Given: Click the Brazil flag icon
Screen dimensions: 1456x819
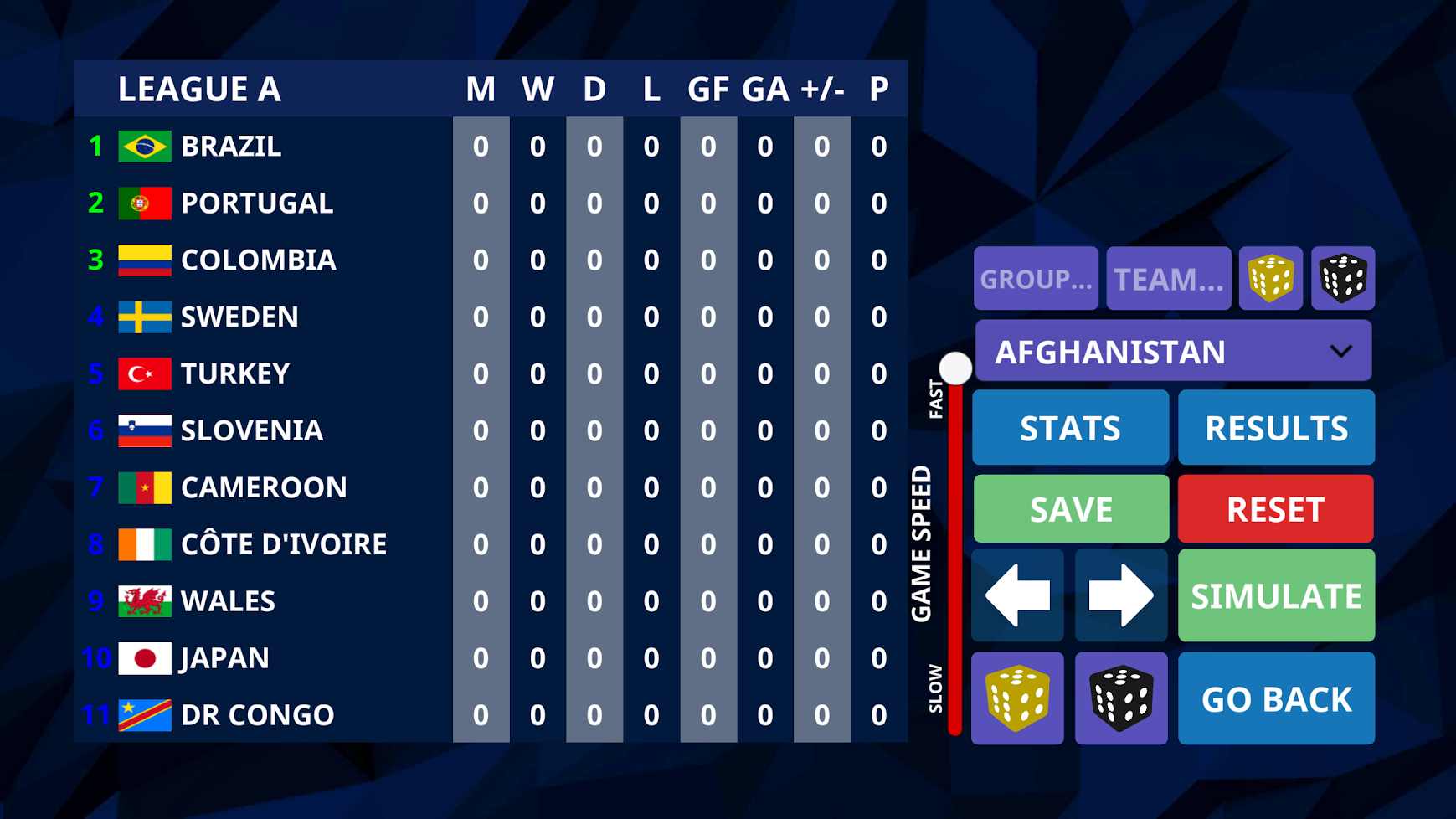Looking at the screenshot, I should [x=144, y=146].
